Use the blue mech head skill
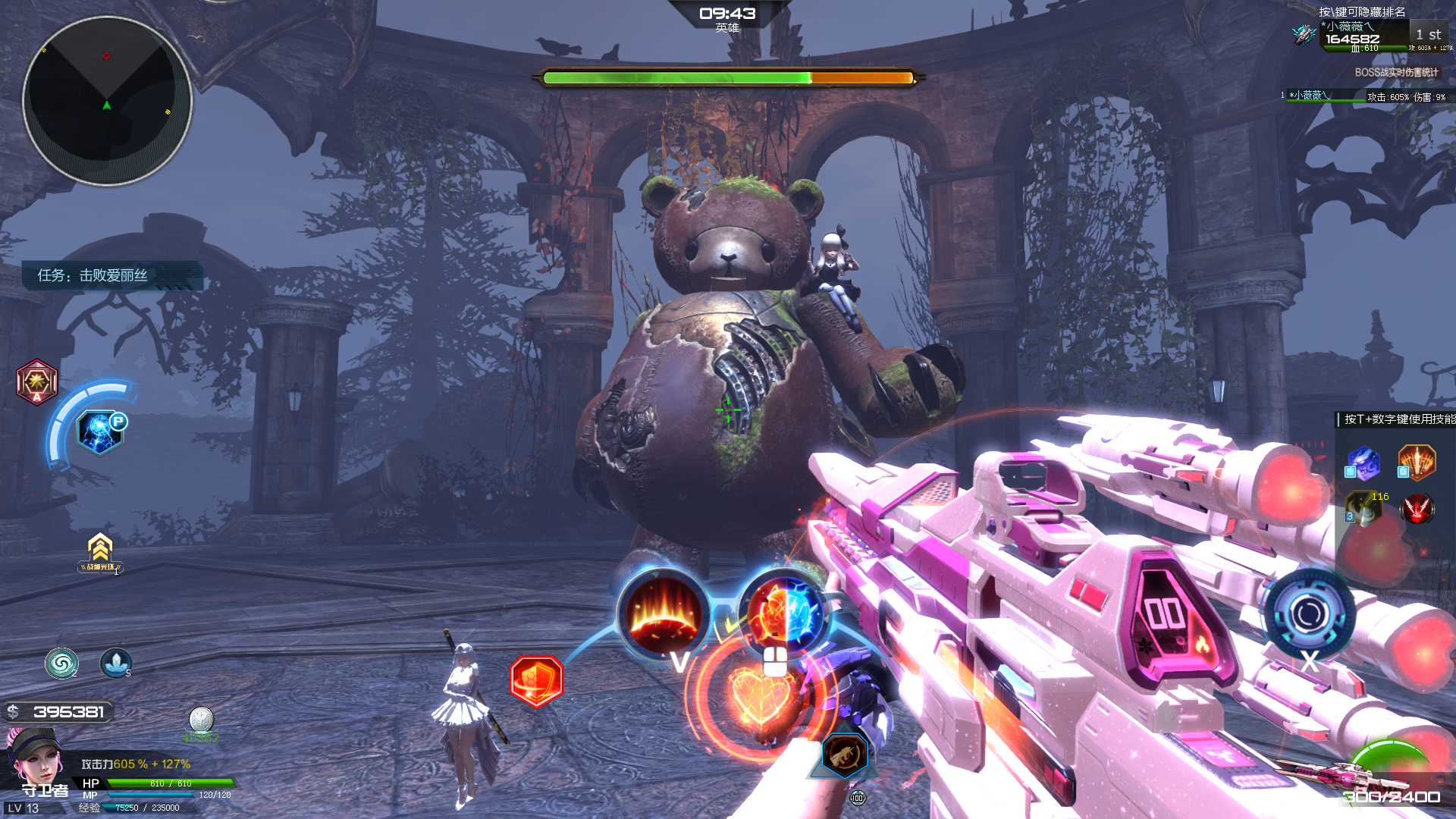 [x=1363, y=463]
